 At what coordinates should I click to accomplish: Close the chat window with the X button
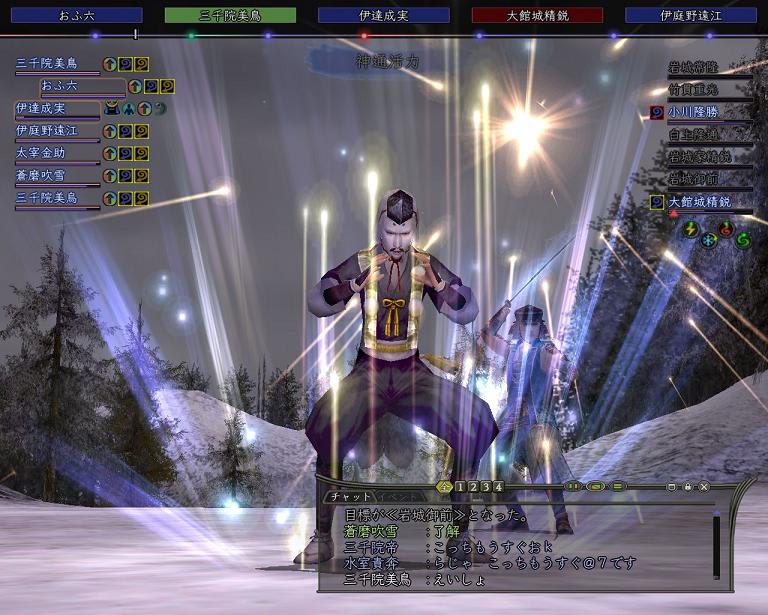[704, 487]
